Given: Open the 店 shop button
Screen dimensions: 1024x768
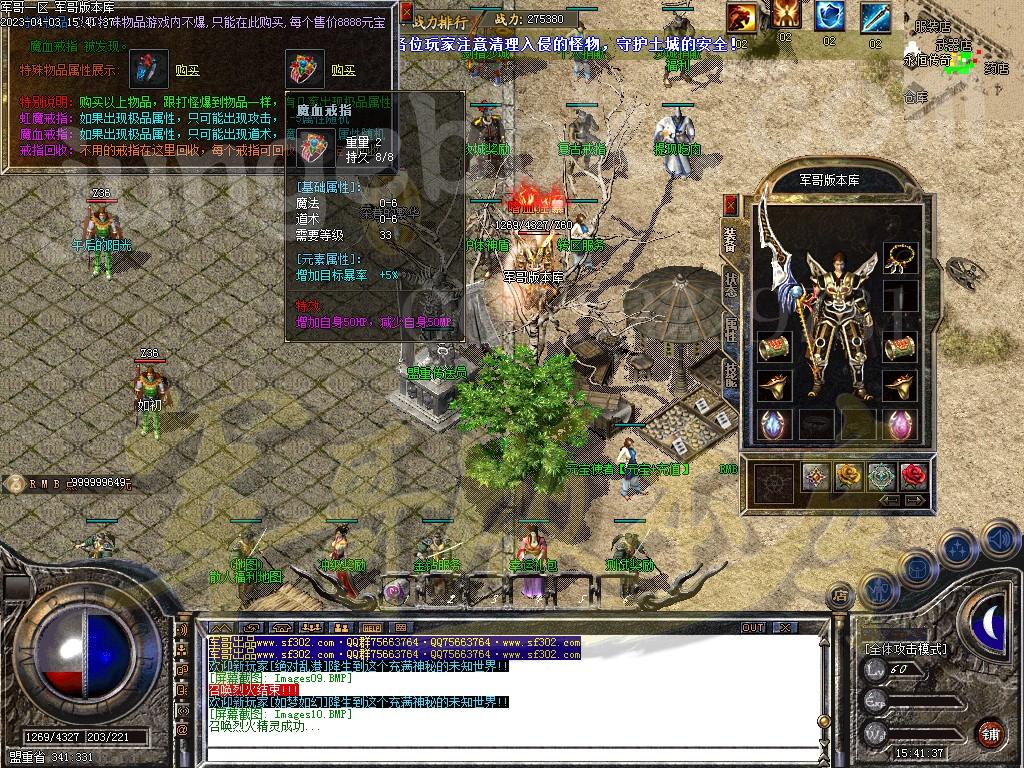Looking at the screenshot, I should click(x=840, y=595).
